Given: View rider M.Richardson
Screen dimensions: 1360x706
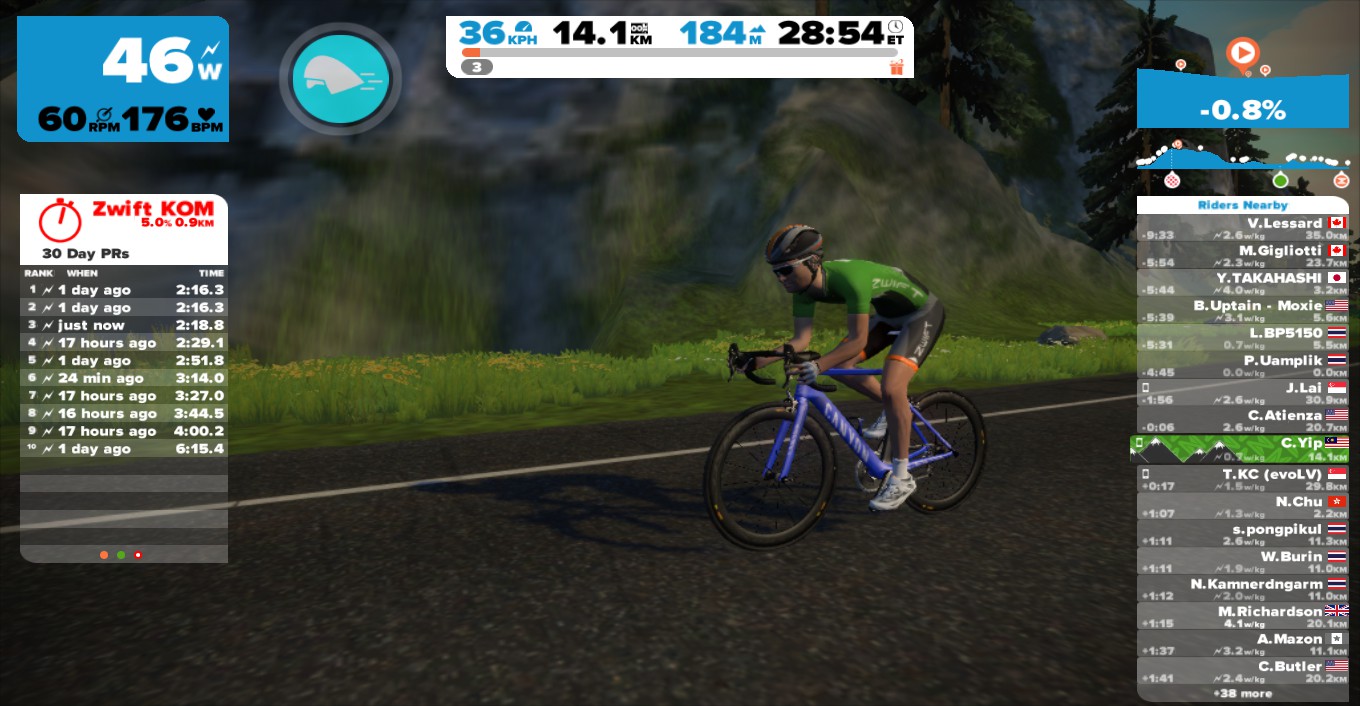Looking at the screenshot, I should point(1243,616).
